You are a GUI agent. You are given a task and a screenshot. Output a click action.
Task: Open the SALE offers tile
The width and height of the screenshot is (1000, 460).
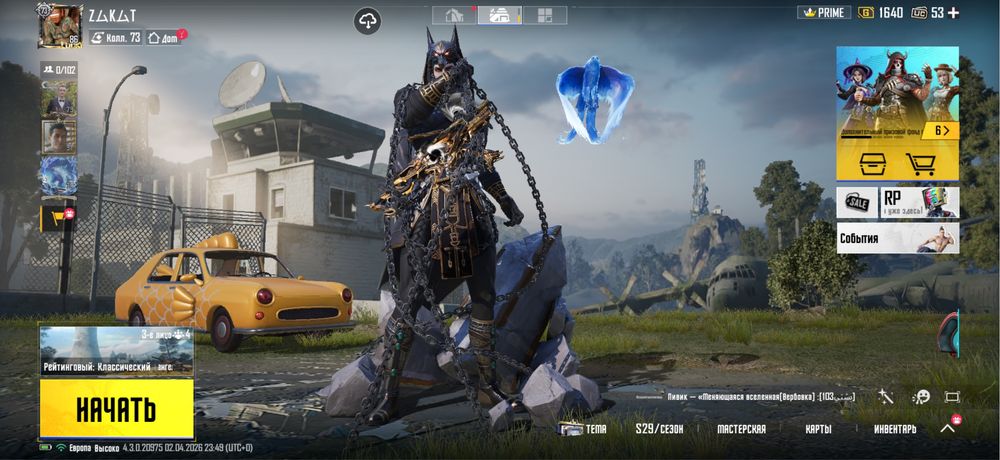[x=856, y=202]
